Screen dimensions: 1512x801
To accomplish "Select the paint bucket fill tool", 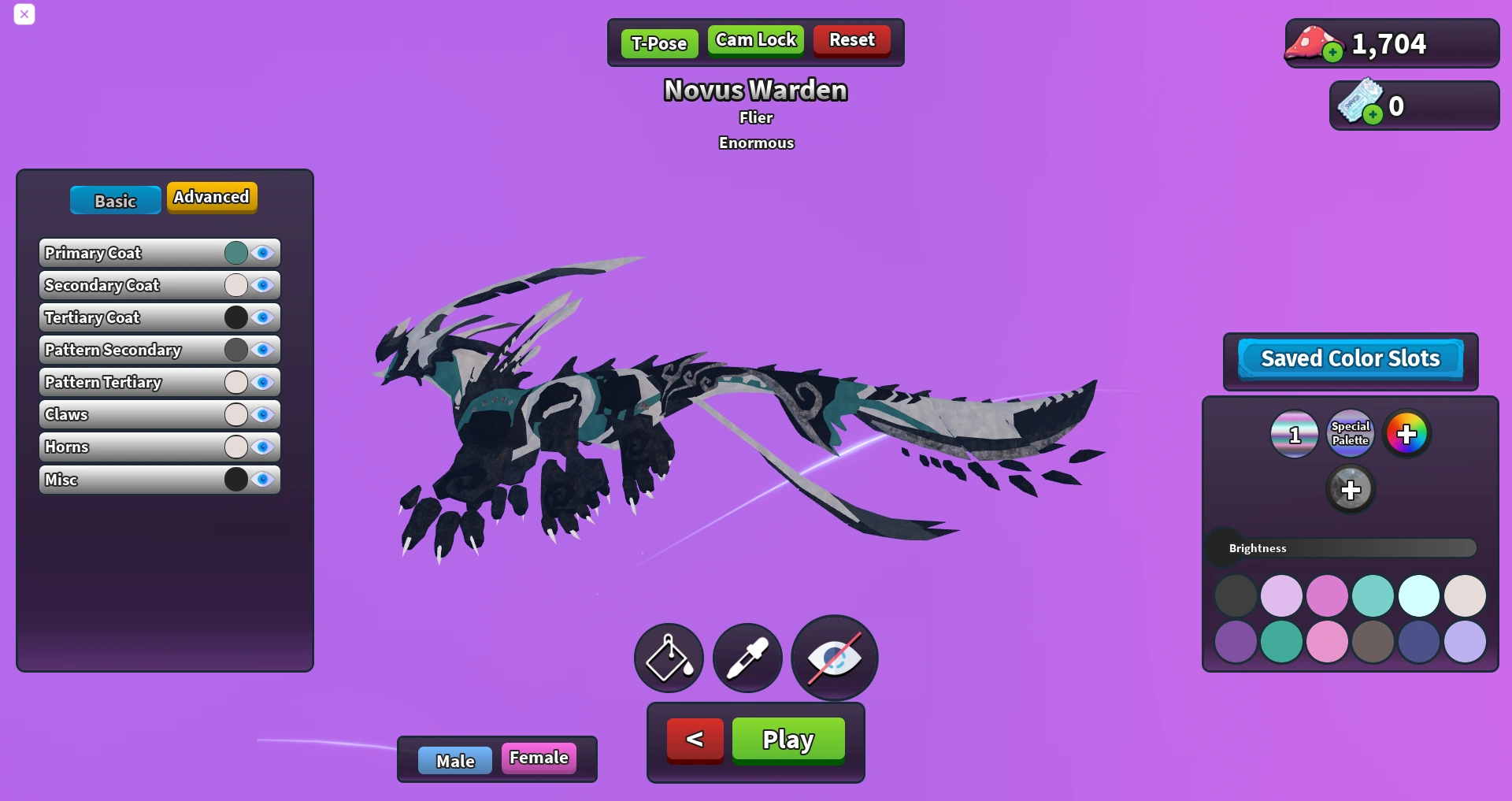I will pyautogui.click(x=667, y=658).
